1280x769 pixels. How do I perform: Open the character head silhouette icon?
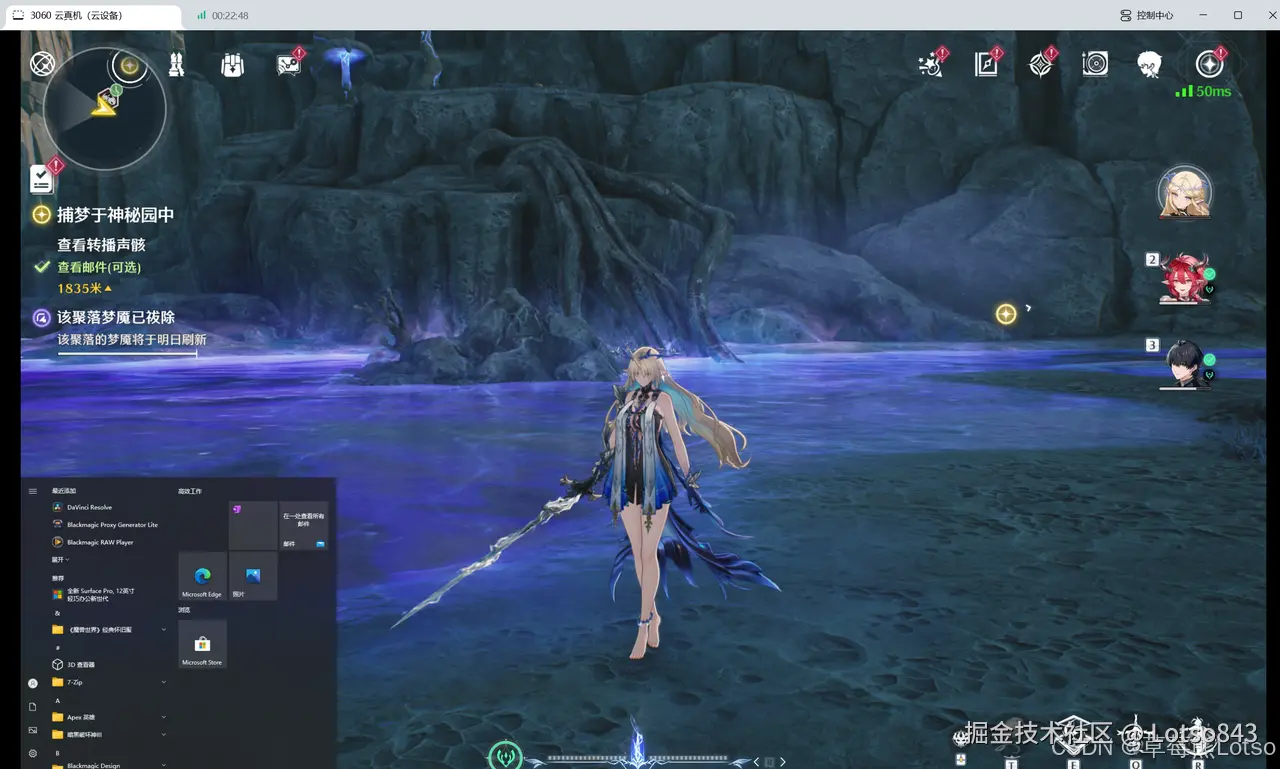(x=1149, y=65)
